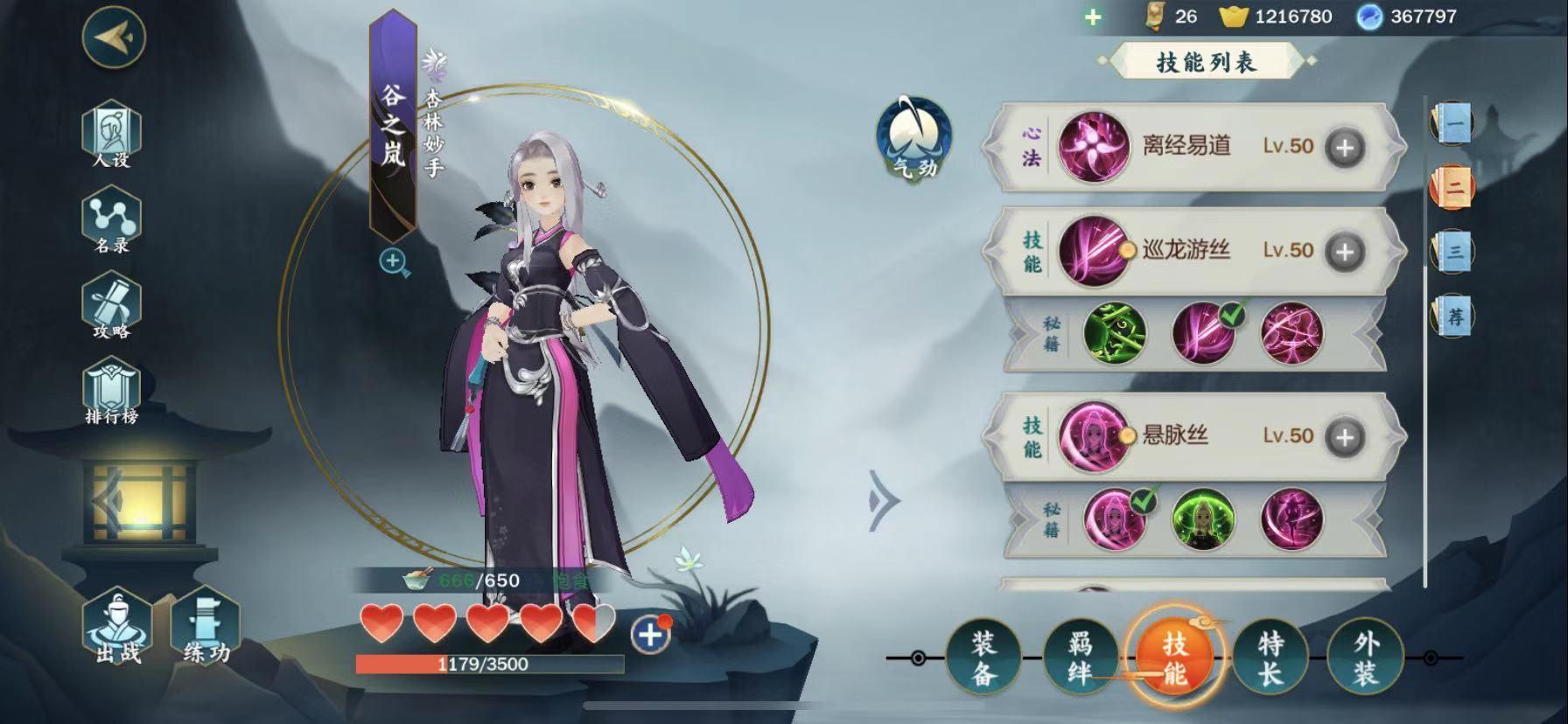The width and height of the screenshot is (1568, 724).
Task: Open the 攻略 strategy guide
Action: tap(111, 308)
